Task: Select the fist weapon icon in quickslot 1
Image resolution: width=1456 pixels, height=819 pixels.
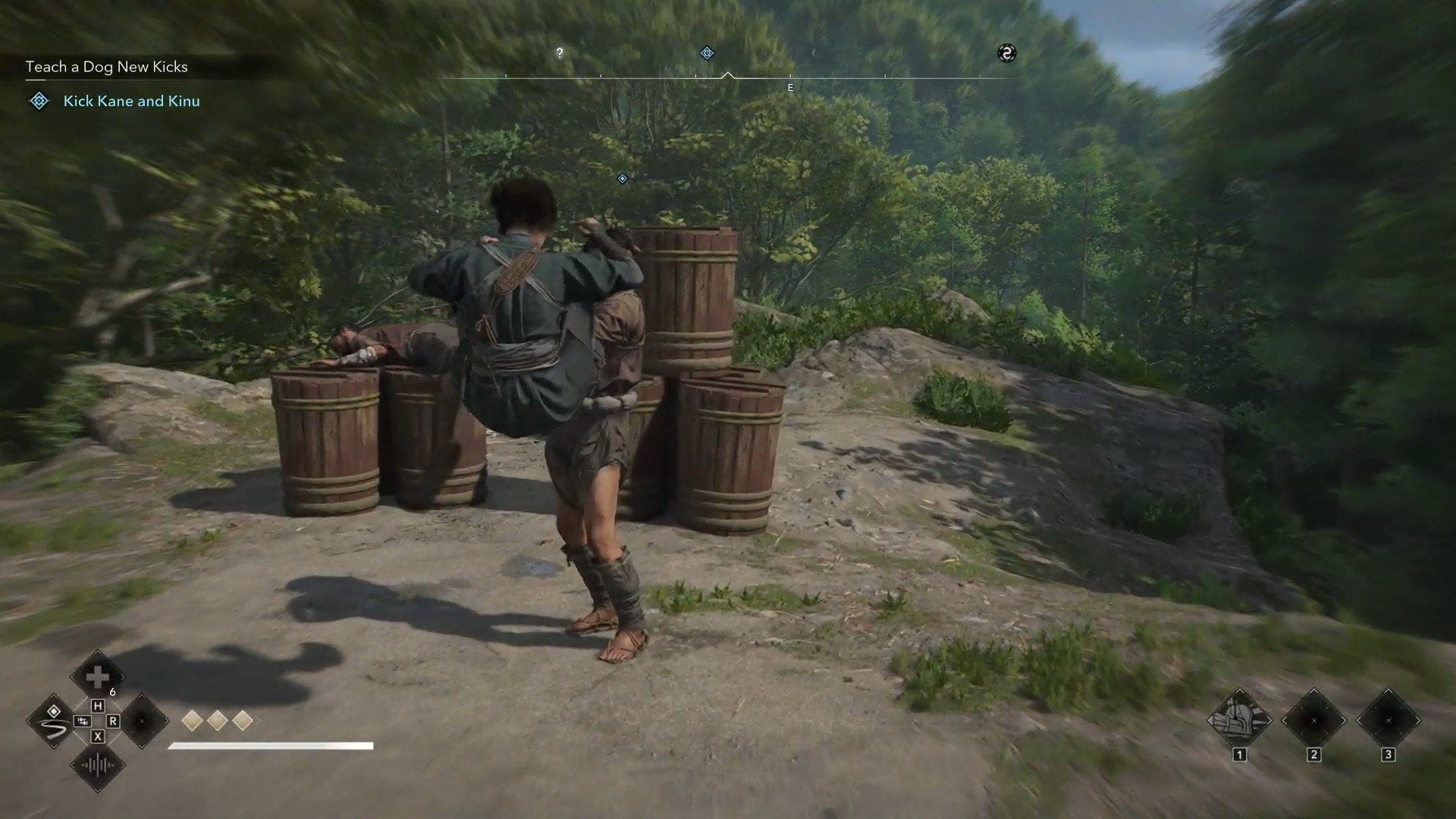Action: coord(1239,719)
